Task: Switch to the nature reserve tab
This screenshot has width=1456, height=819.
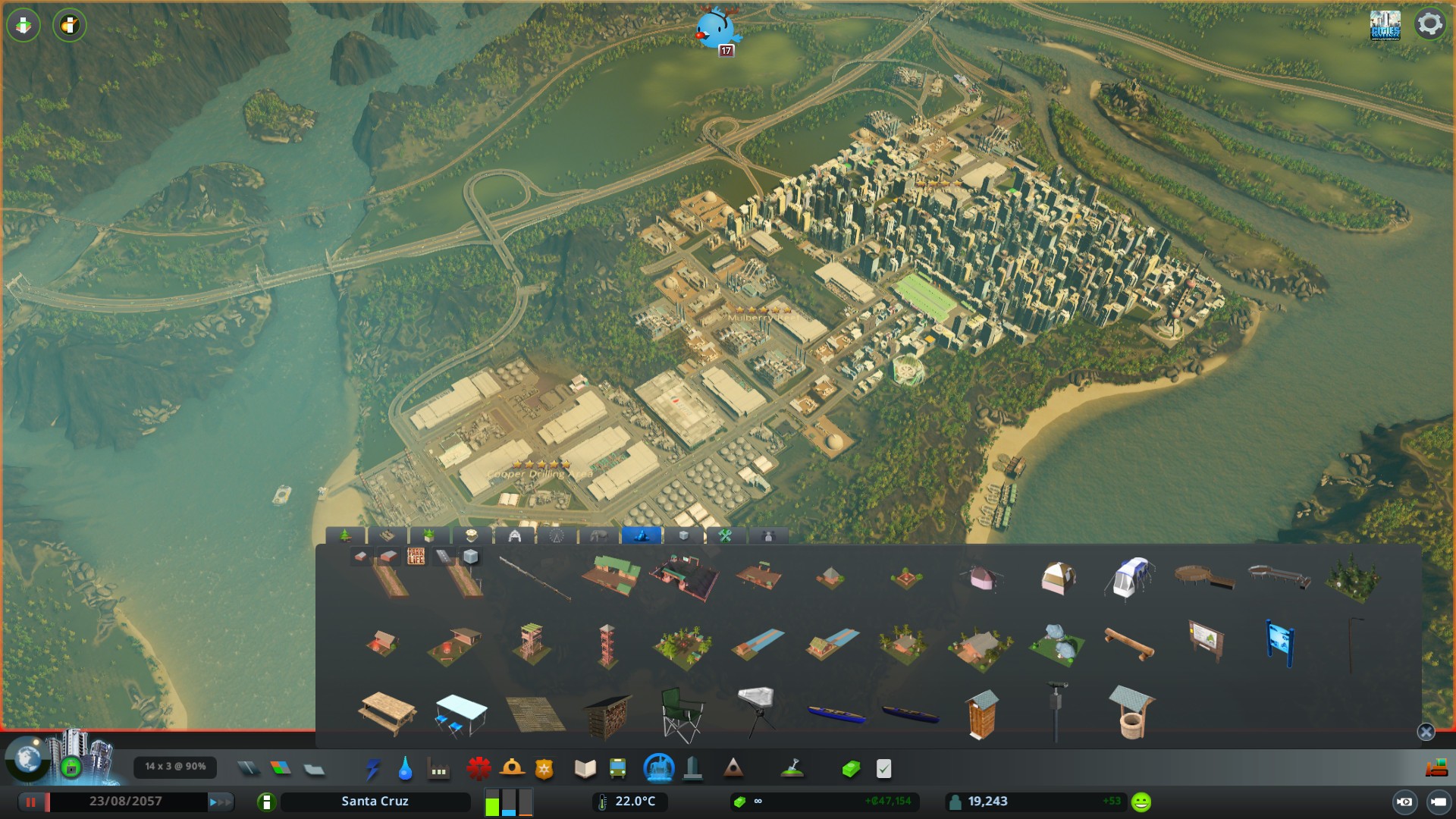Action: (x=641, y=536)
